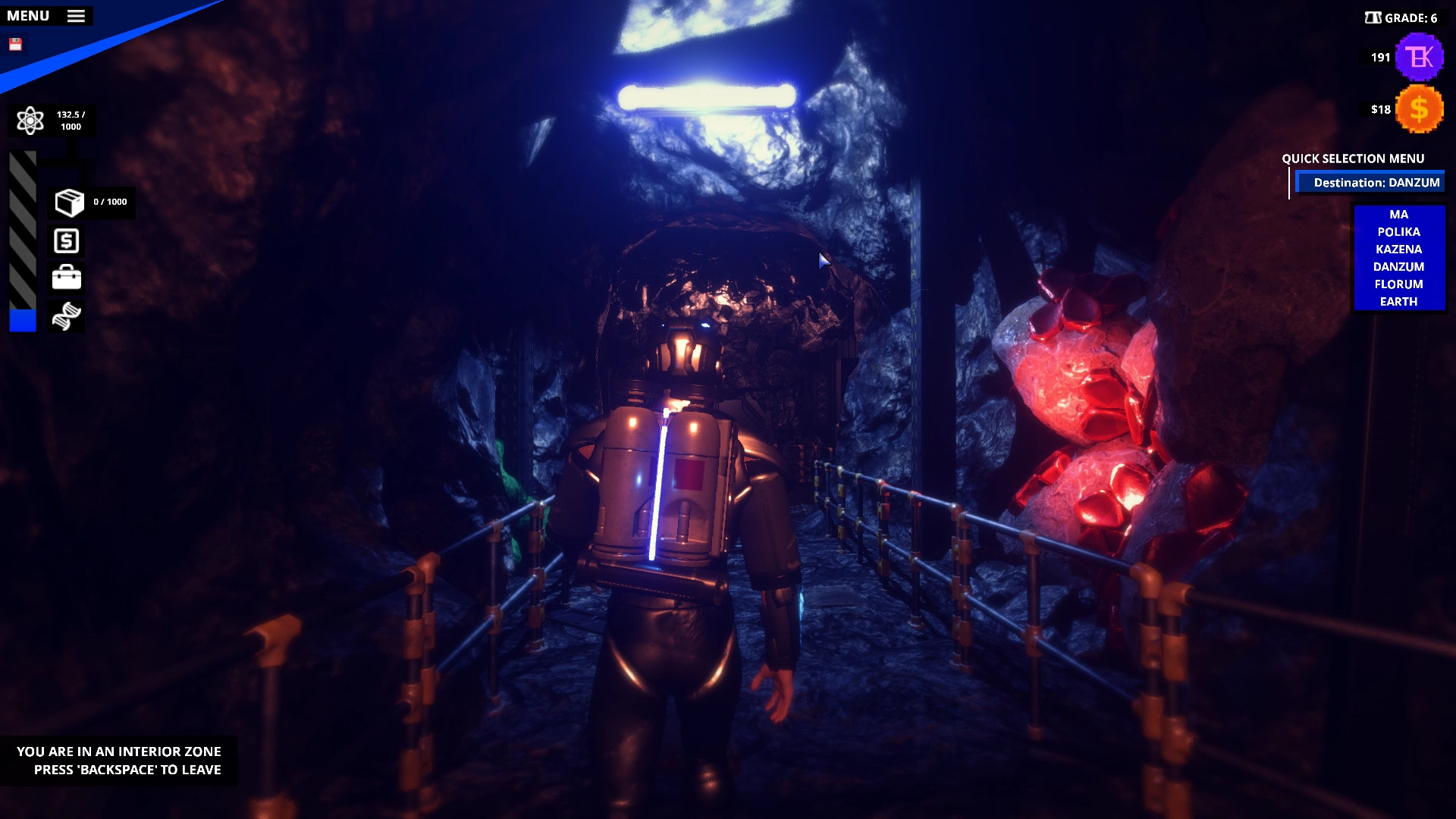This screenshot has width=1456, height=819.
Task: Select MA as destination
Action: coord(1399,215)
